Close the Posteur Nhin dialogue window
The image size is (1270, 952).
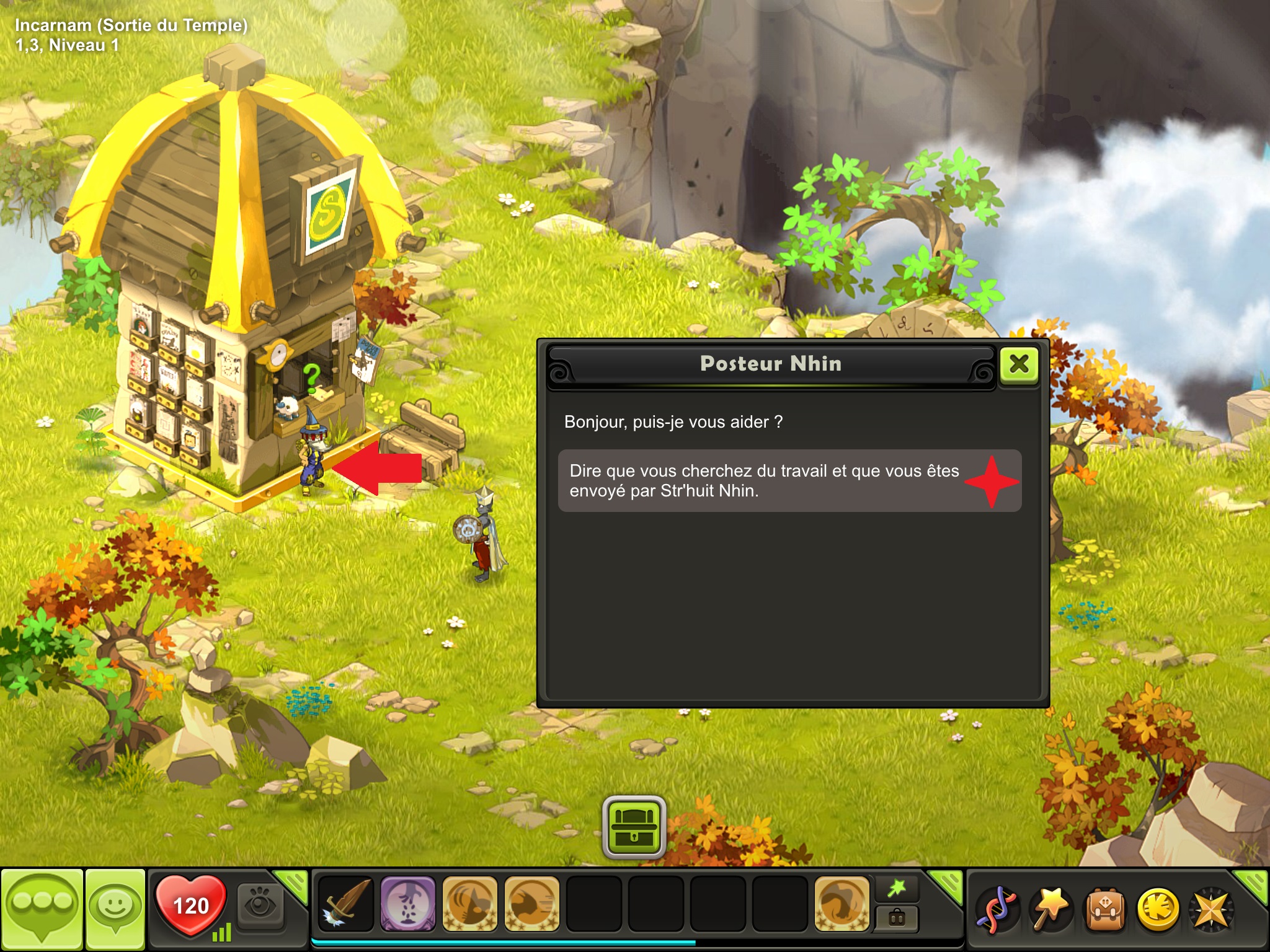tap(1019, 364)
